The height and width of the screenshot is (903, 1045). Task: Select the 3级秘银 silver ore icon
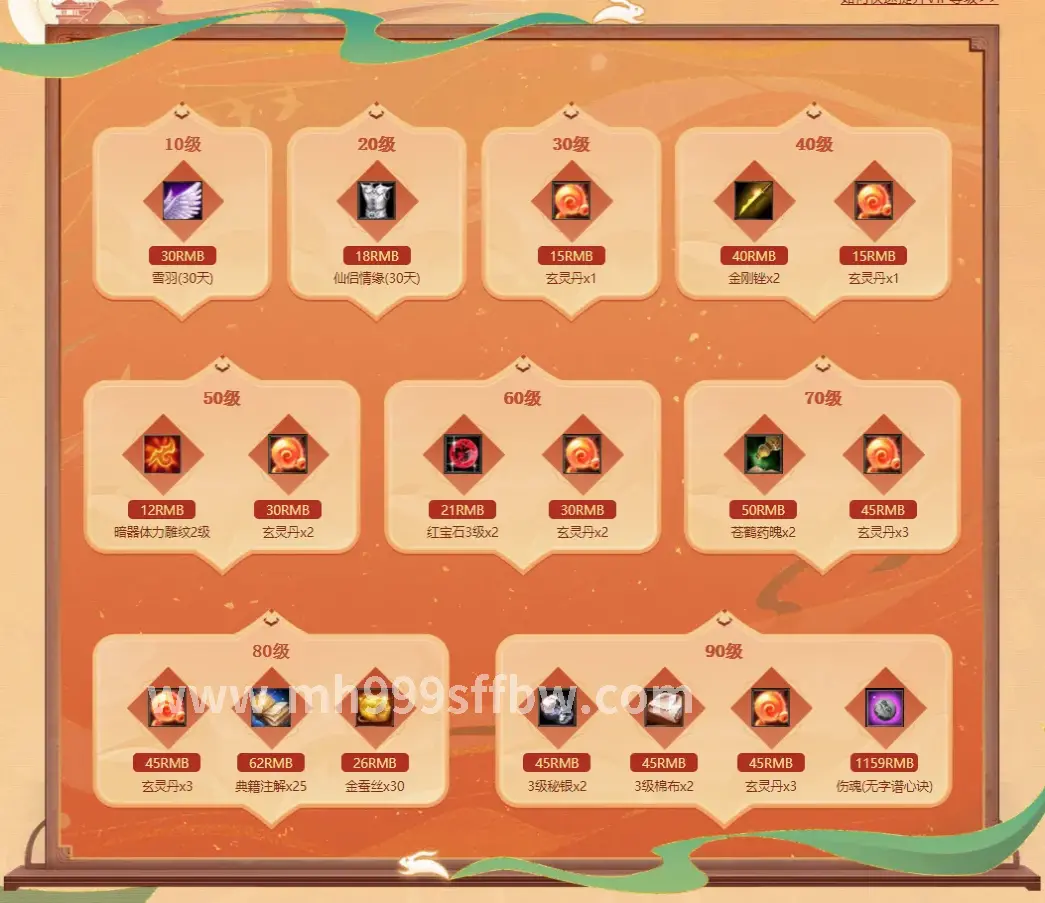click(557, 708)
